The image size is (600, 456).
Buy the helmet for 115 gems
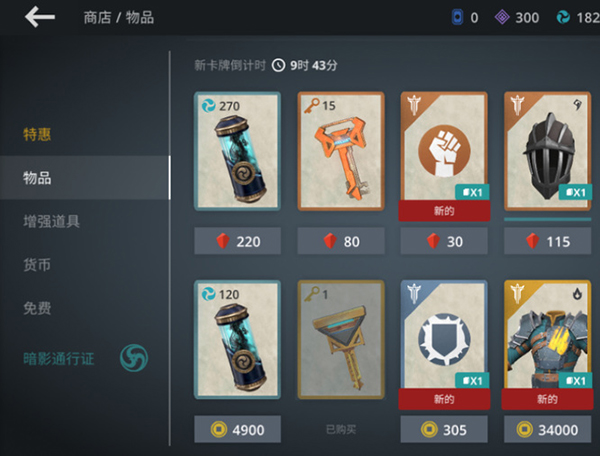coord(547,241)
